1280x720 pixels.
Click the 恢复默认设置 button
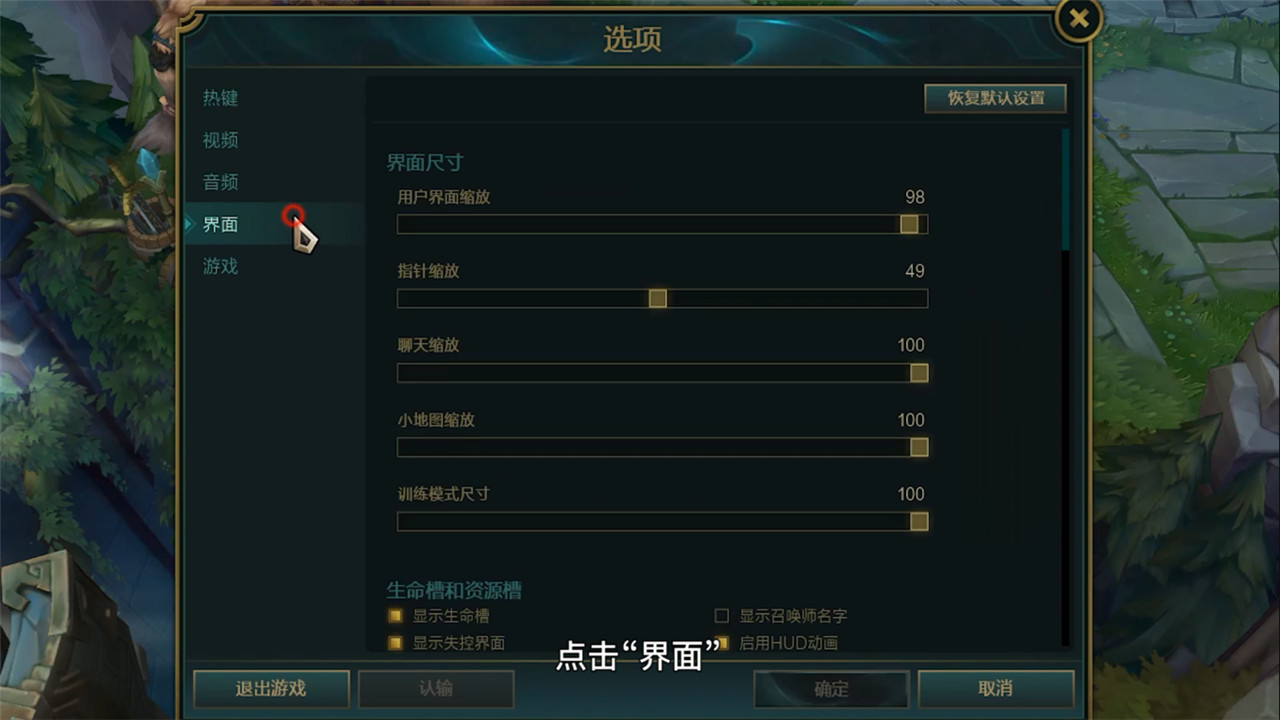pyautogui.click(x=995, y=99)
